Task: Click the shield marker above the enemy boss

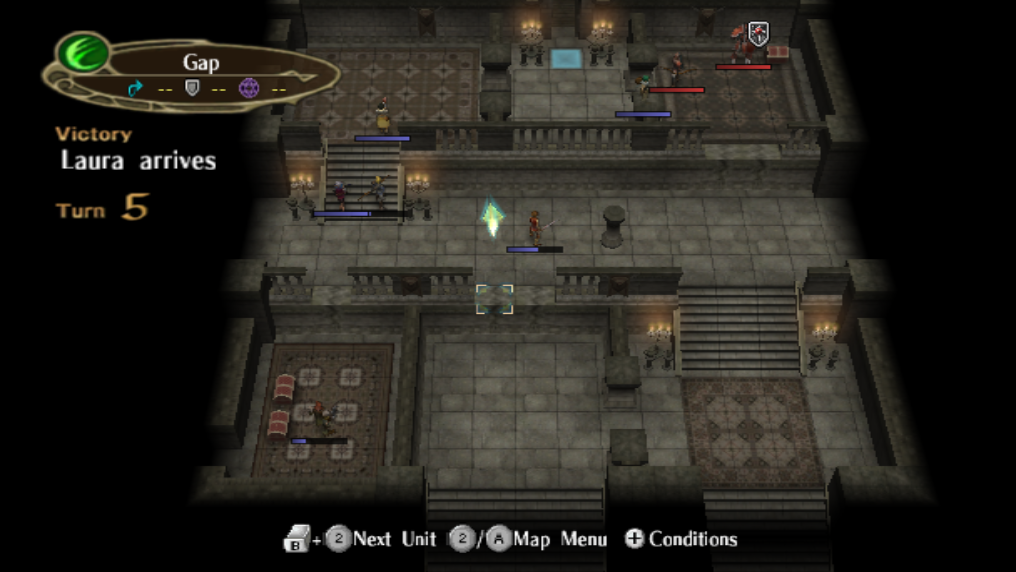Action: click(758, 35)
